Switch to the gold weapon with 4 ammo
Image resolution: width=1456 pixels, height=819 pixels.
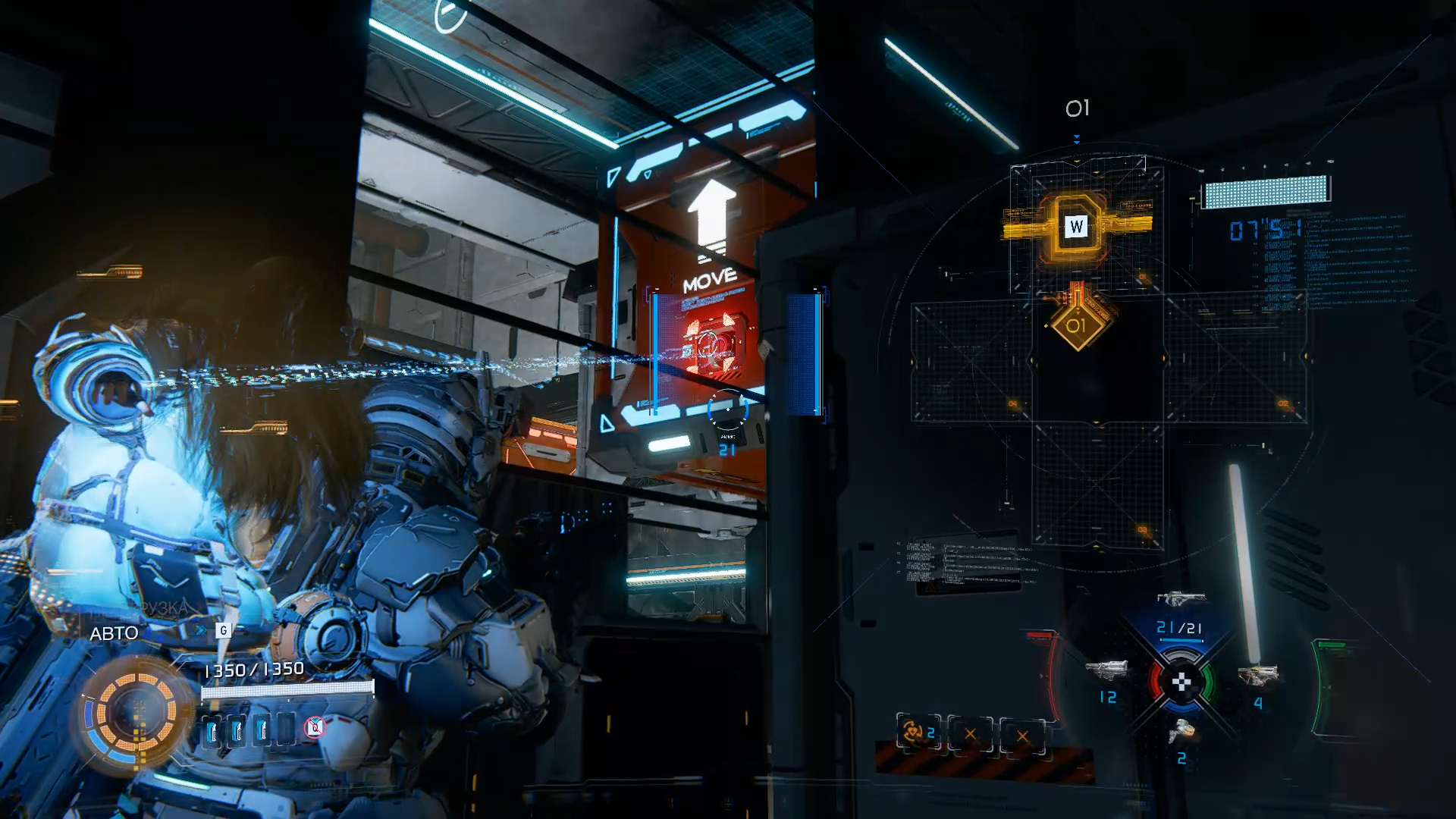coord(1257,674)
